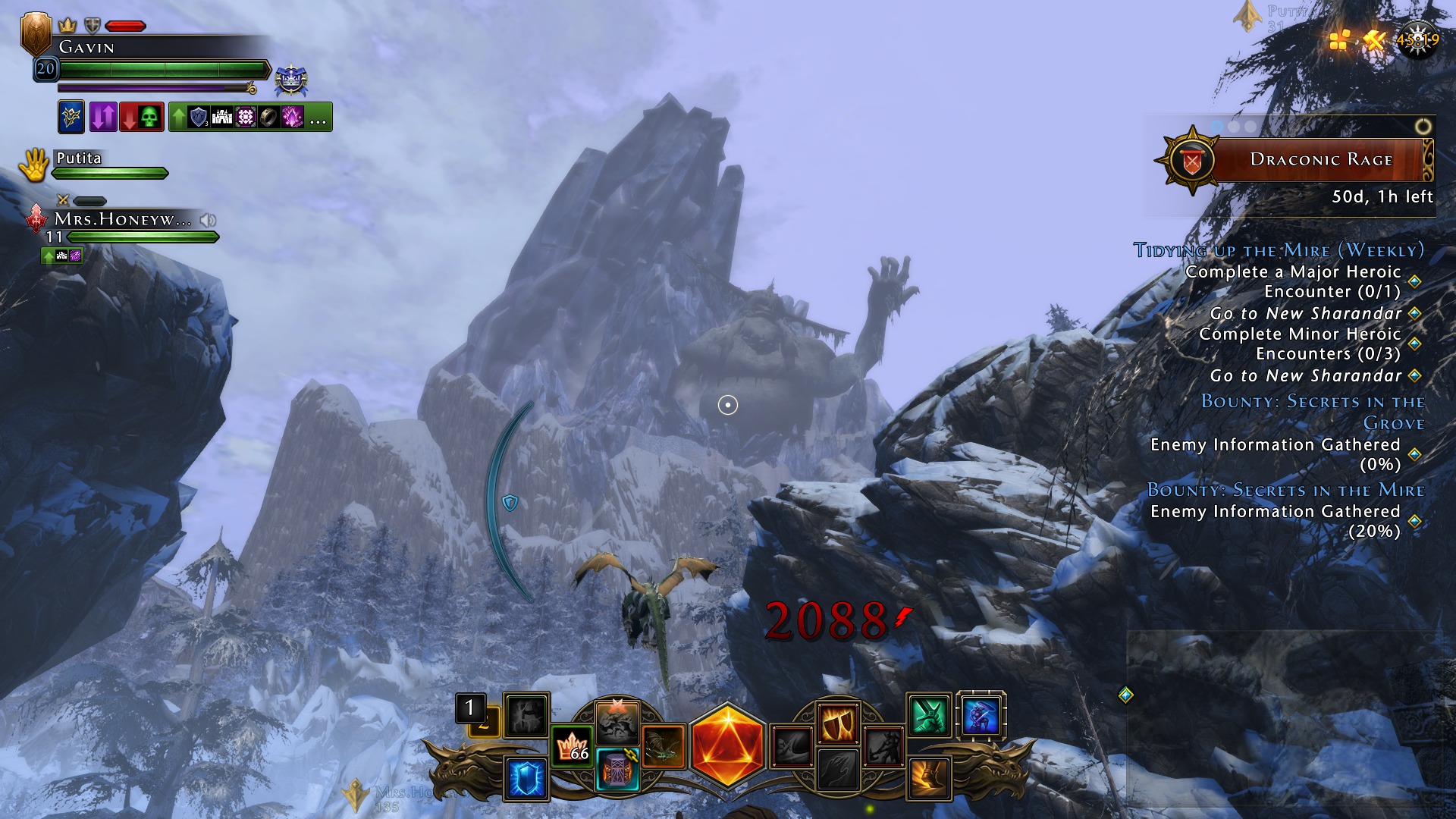The width and height of the screenshot is (1456, 819).
Task: Open the Draconic Rage event banner
Action: (1320, 160)
